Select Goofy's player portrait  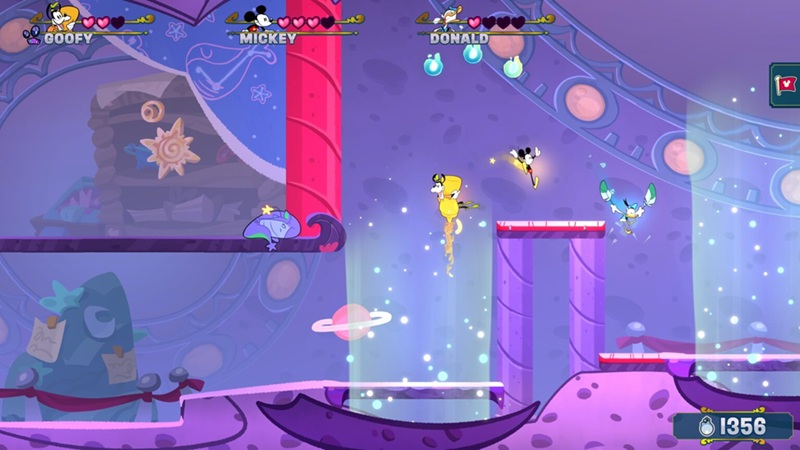click(62, 17)
